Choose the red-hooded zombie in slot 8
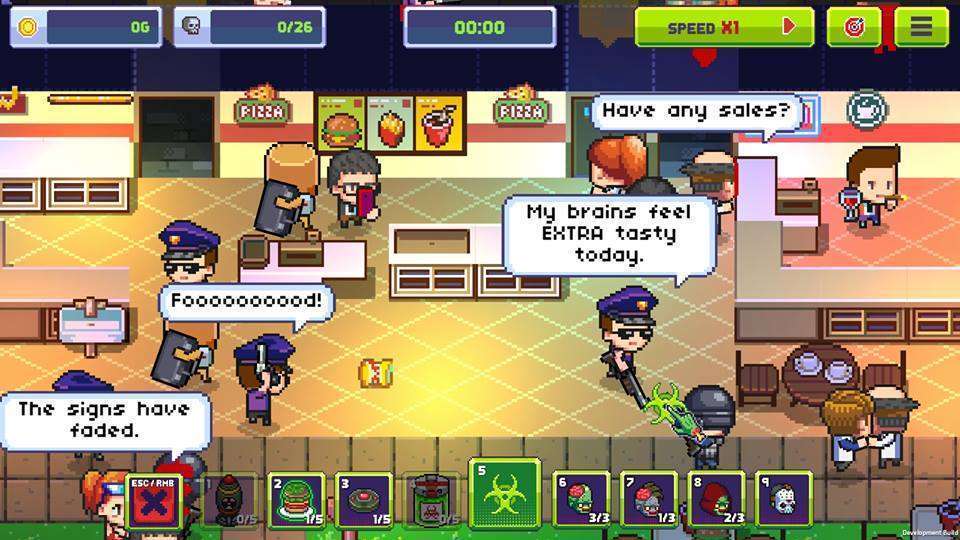960x540 pixels. pos(716,498)
